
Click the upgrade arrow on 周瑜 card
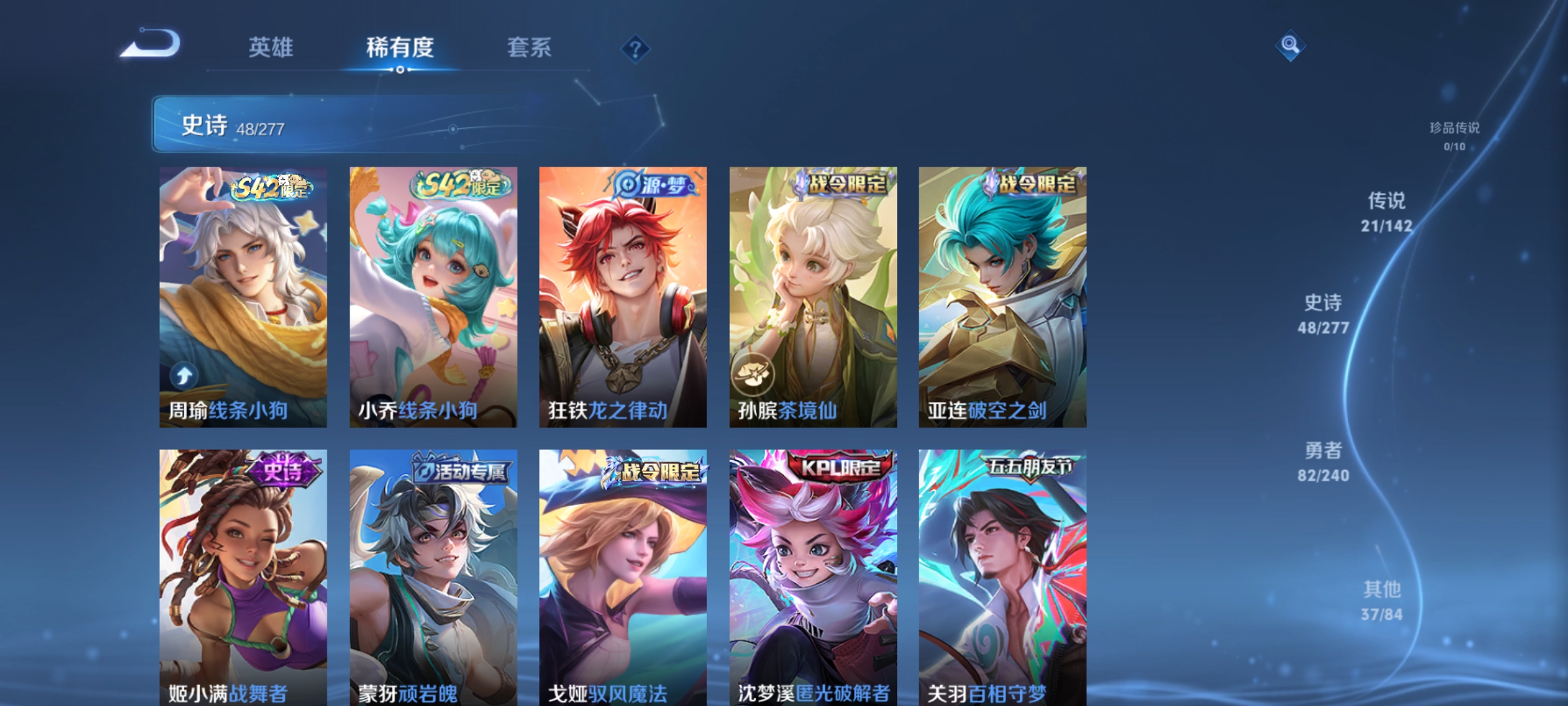[x=184, y=375]
